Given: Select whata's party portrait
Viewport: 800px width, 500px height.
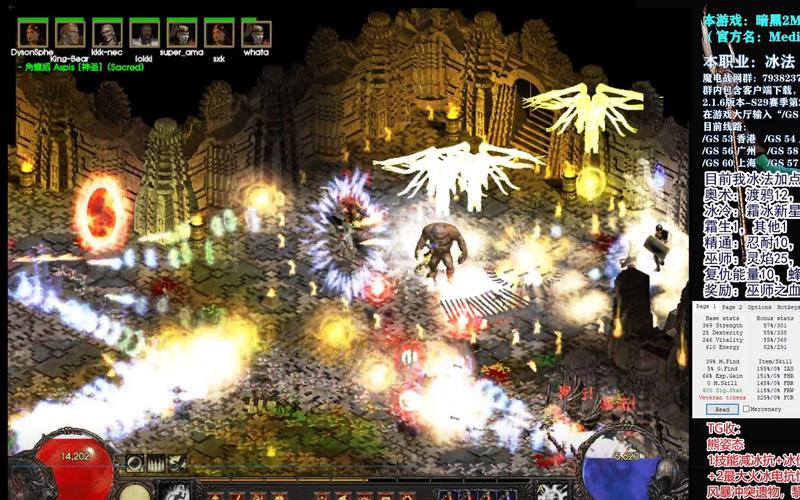Looking at the screenshot, I should 256,33.
